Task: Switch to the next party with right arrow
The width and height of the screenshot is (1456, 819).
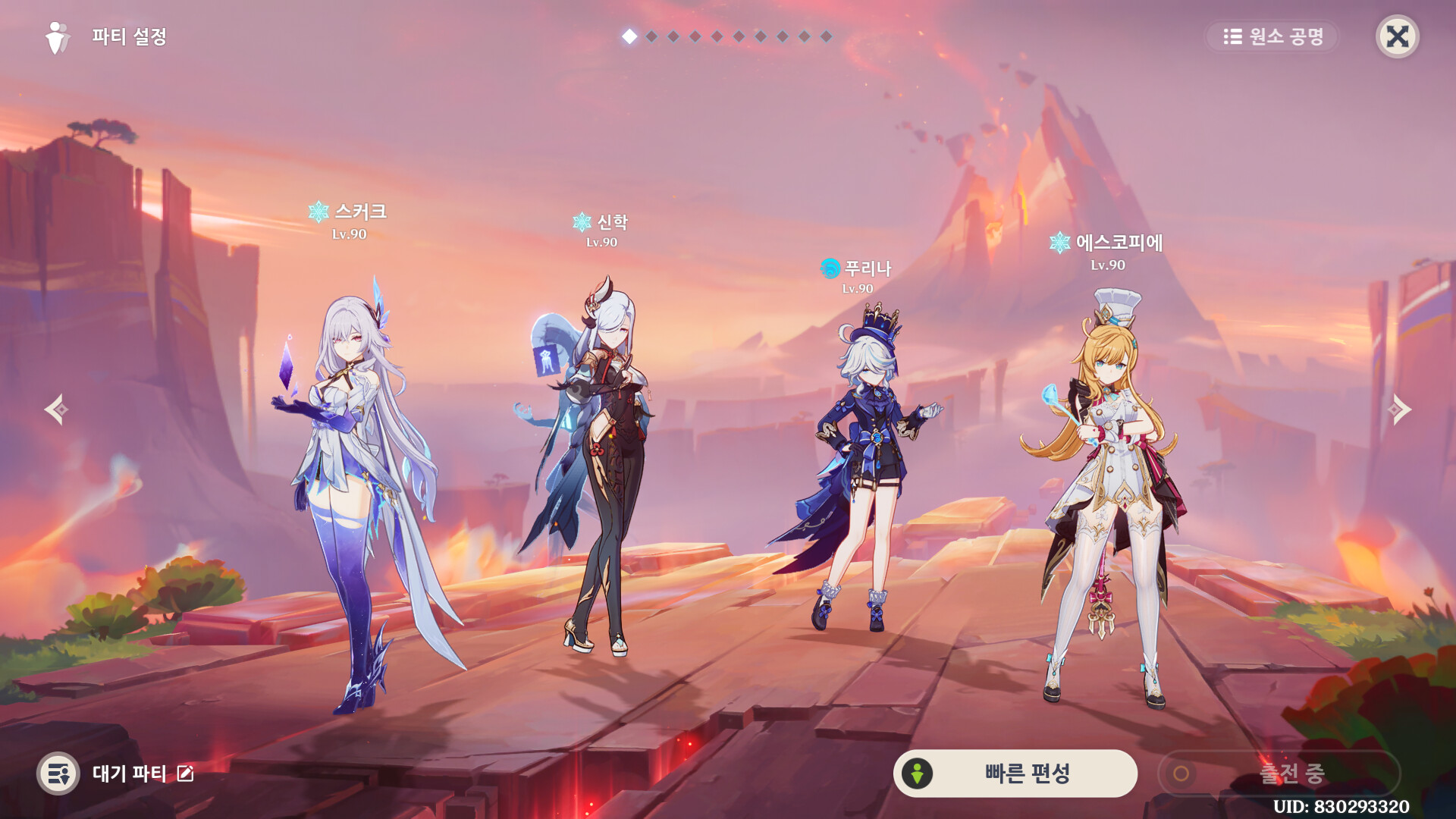Action: pos(1399,409)
